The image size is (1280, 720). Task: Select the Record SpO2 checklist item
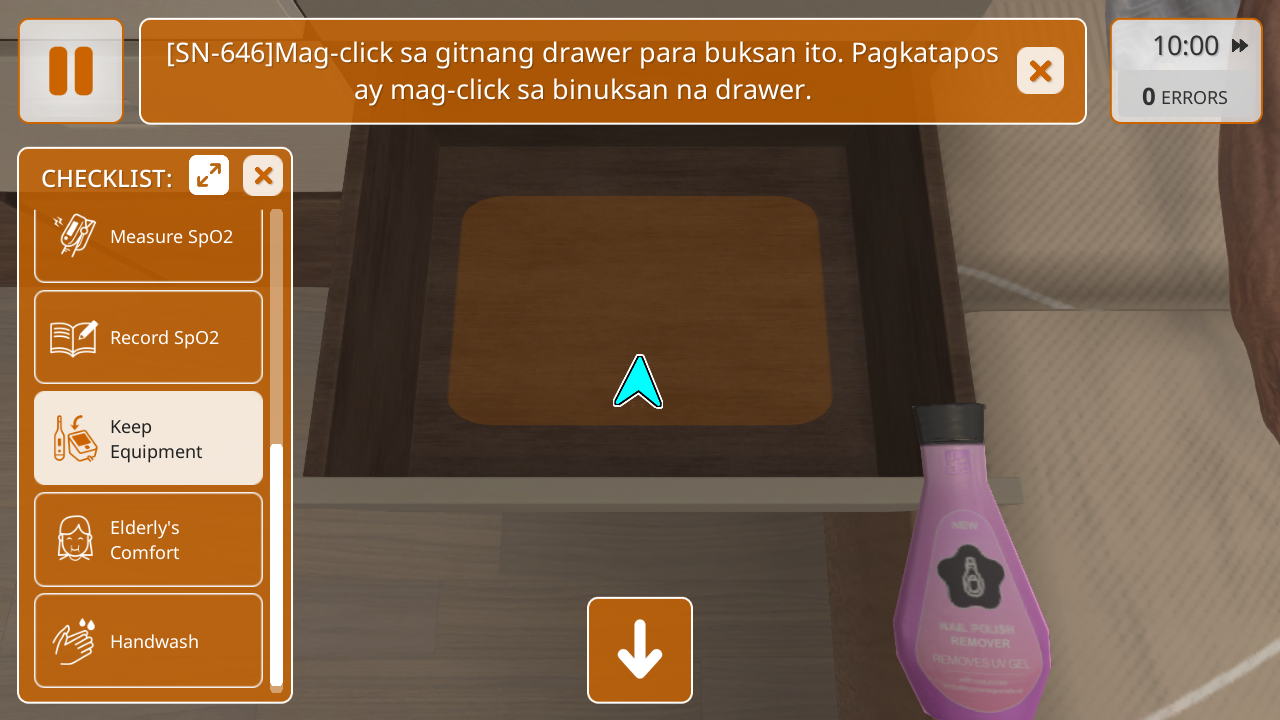tap(148, 338)
